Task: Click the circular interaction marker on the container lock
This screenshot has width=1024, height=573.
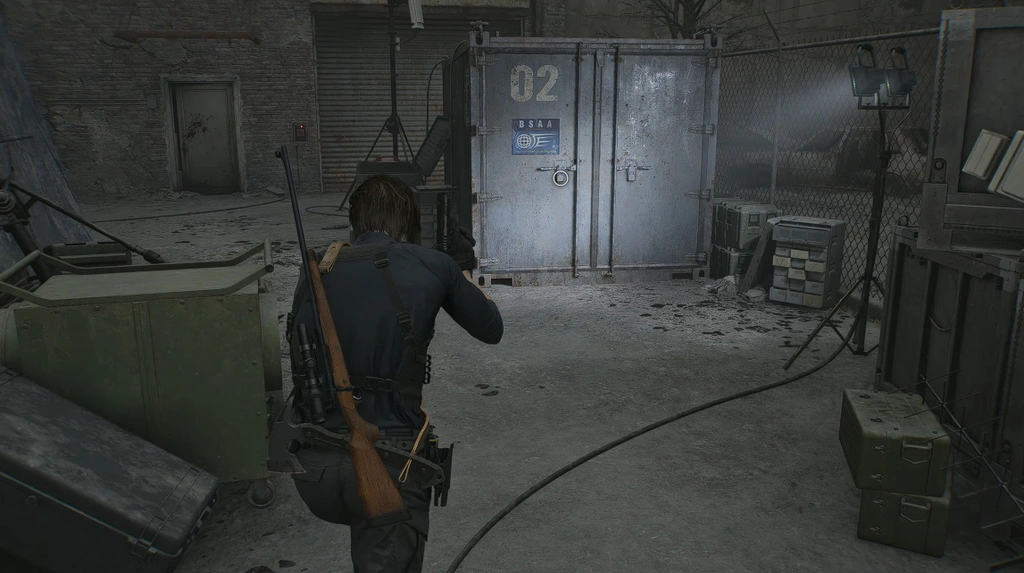Action: [560, 178]
